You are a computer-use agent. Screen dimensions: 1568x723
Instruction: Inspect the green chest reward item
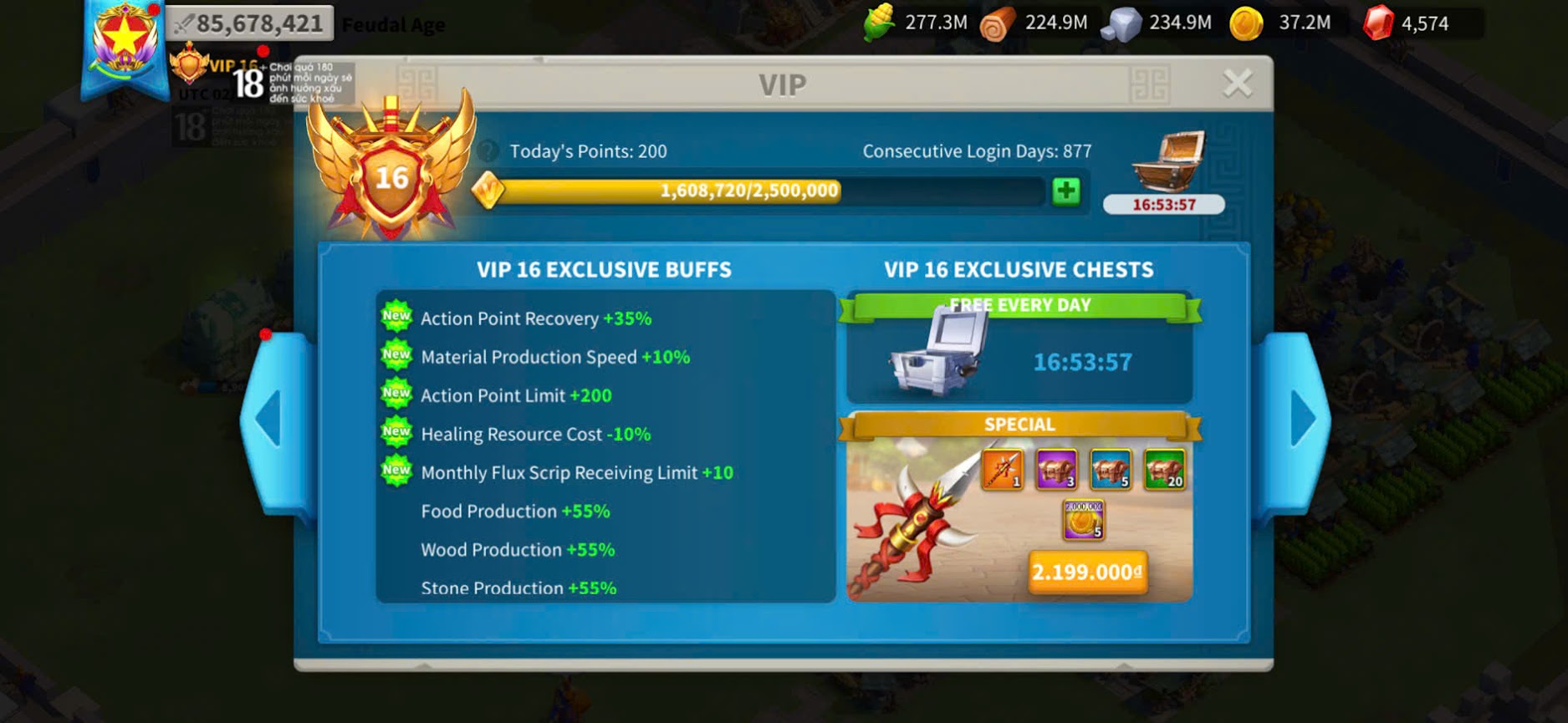[x=1164, y=469]
